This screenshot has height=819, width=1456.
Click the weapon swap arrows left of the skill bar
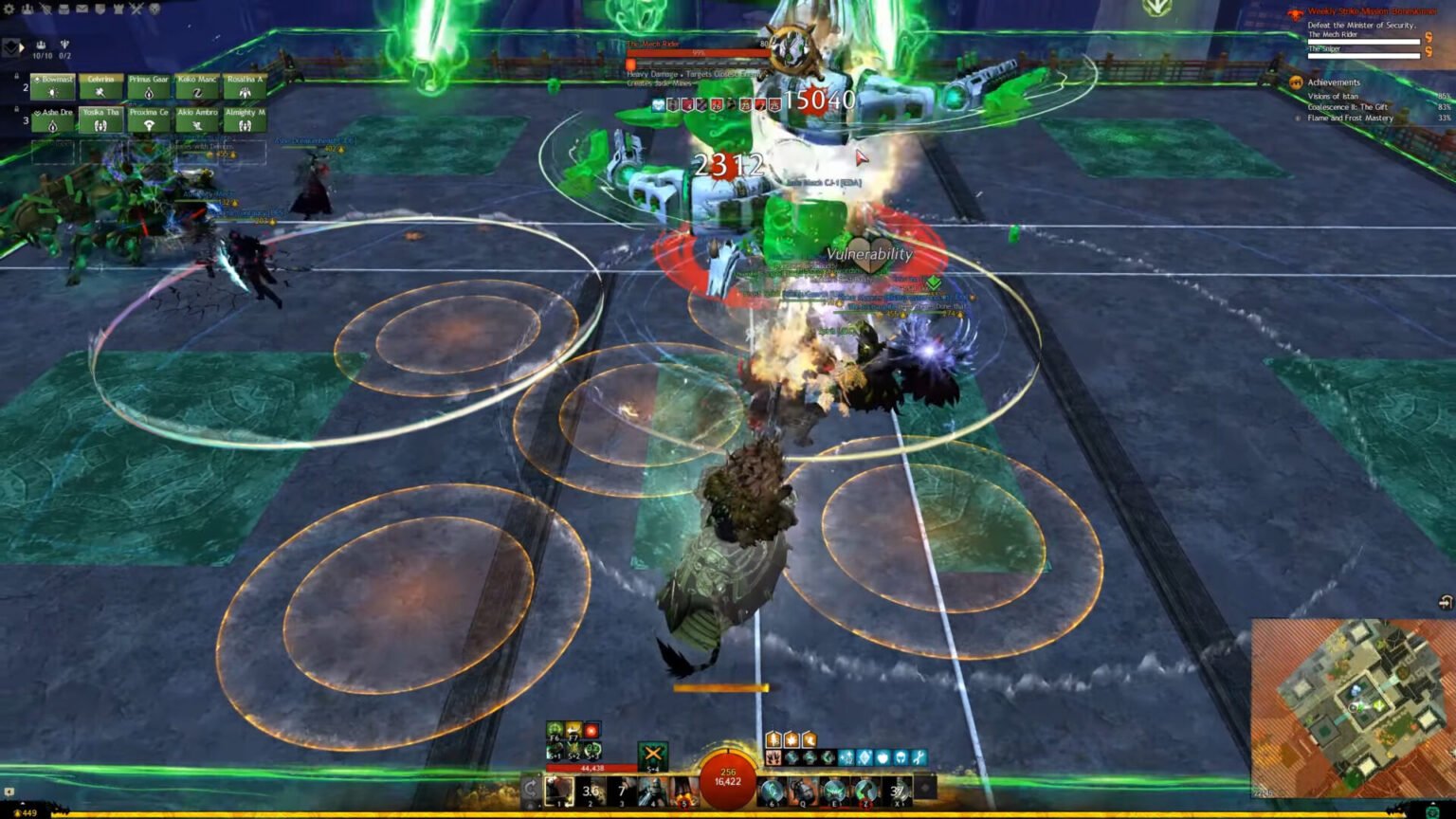[x=533, y=787]
